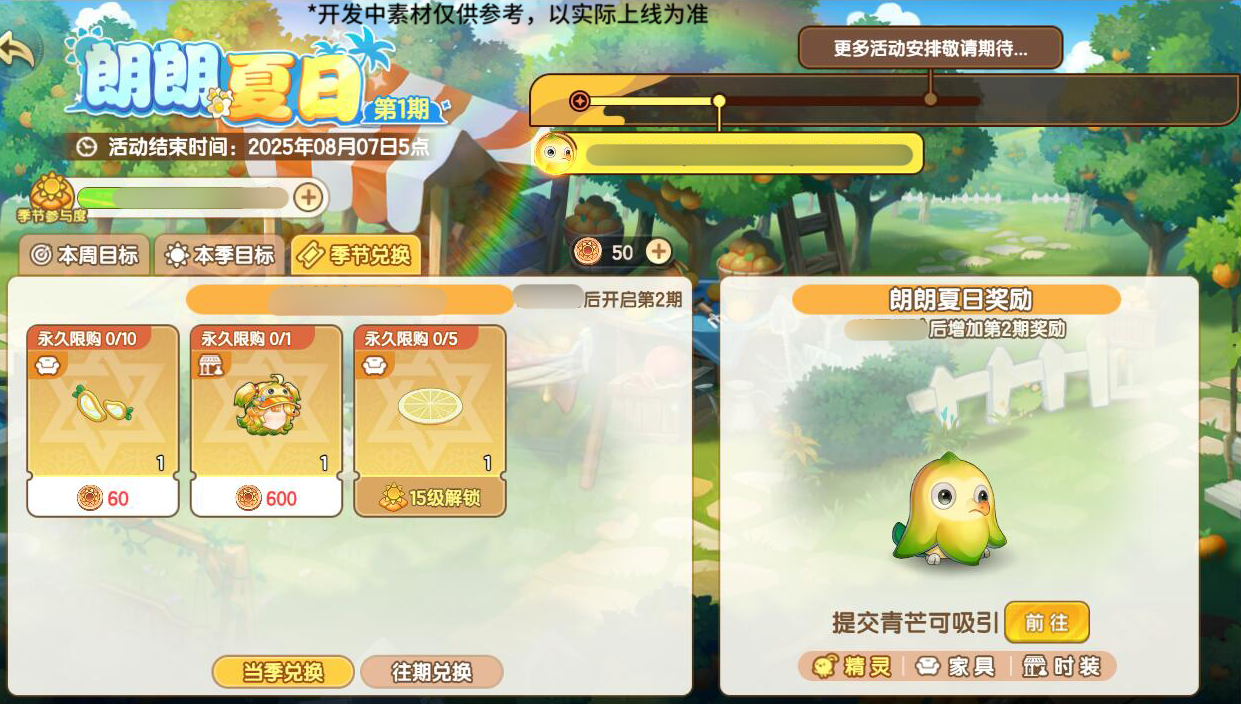Switch to the 本周目标 tab

[x=84, y=255]
